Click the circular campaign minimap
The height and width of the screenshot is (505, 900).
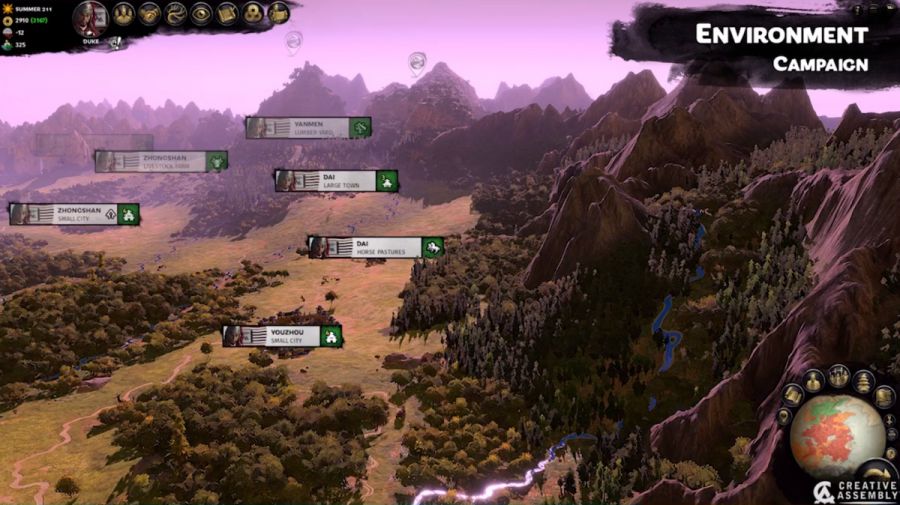pyautogui.click(x=837, y=437)
